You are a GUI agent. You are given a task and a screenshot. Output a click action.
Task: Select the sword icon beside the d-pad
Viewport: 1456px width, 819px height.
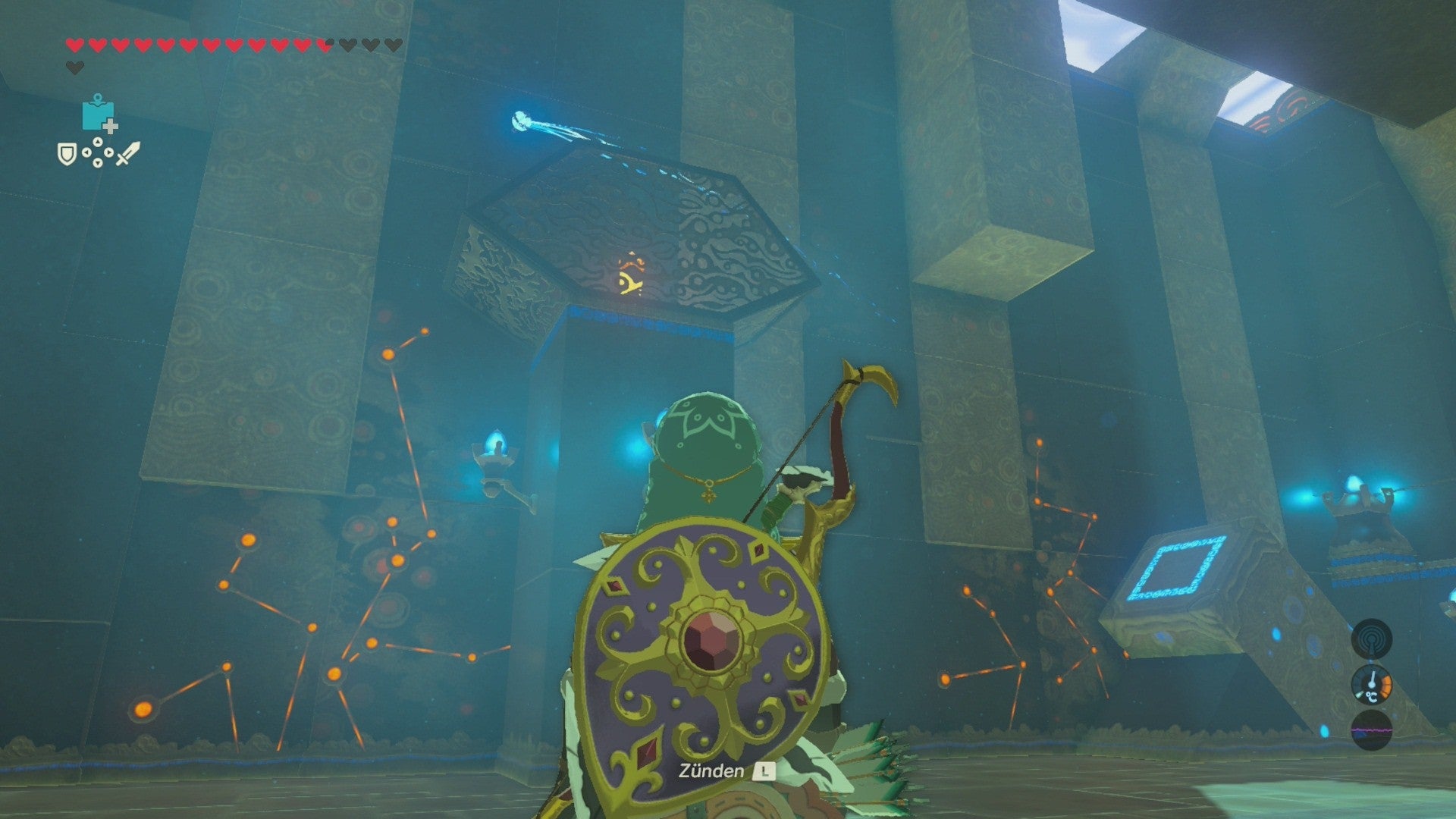[128, 155]
